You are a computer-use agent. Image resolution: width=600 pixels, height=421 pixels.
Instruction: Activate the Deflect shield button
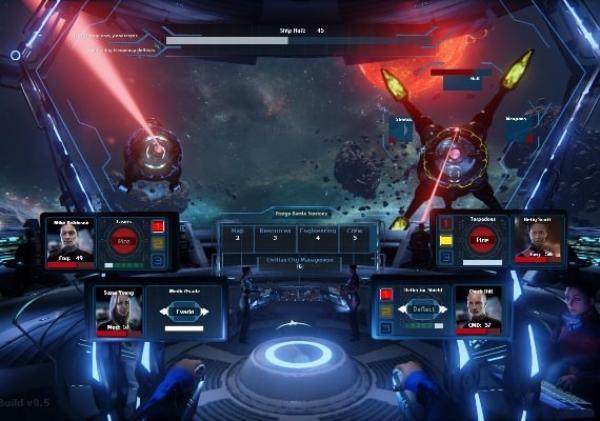pos(424,311)
